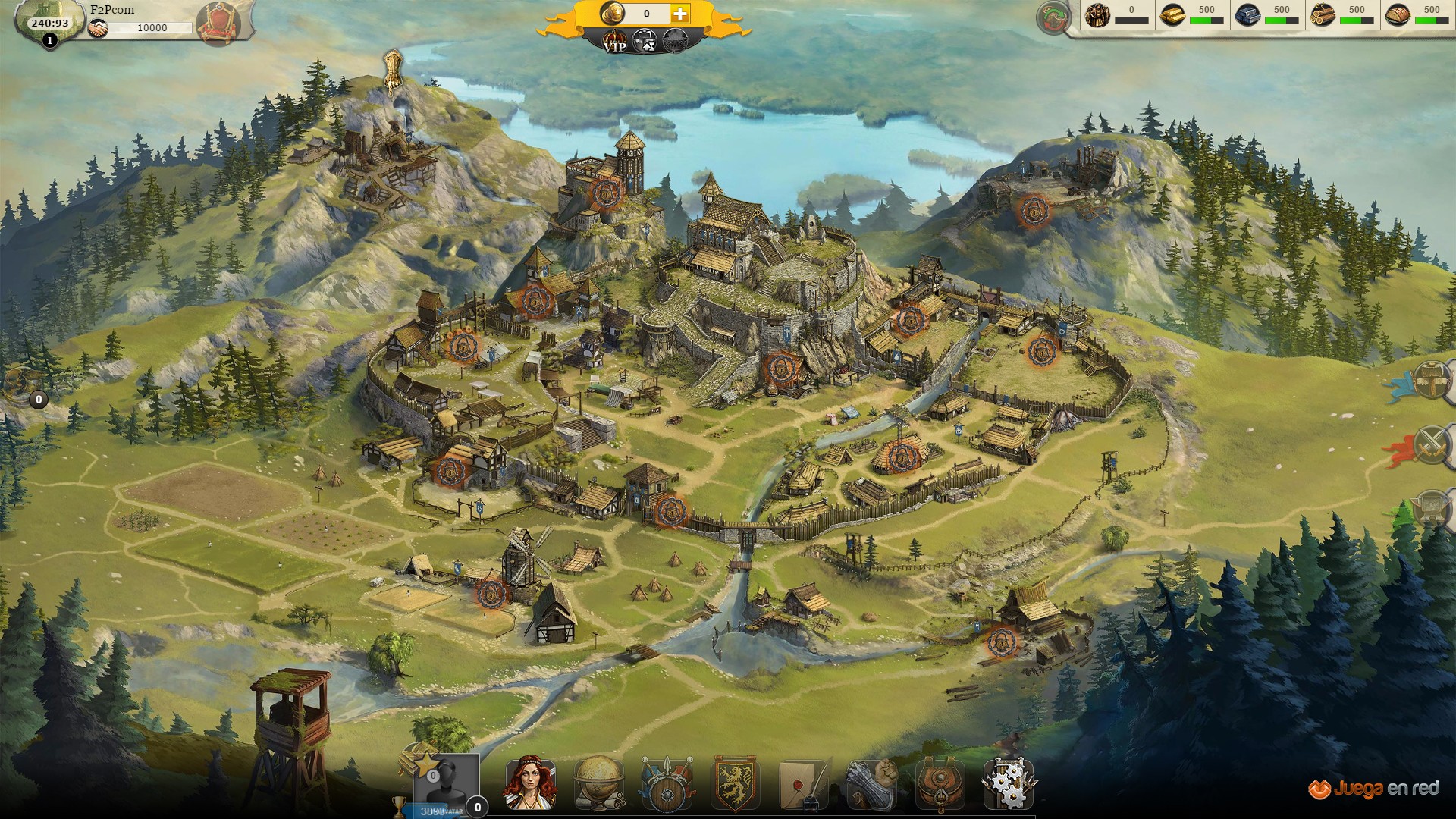
Task: Select the bread food resource
Action: pyautogui.click(x=1398, y=15)
